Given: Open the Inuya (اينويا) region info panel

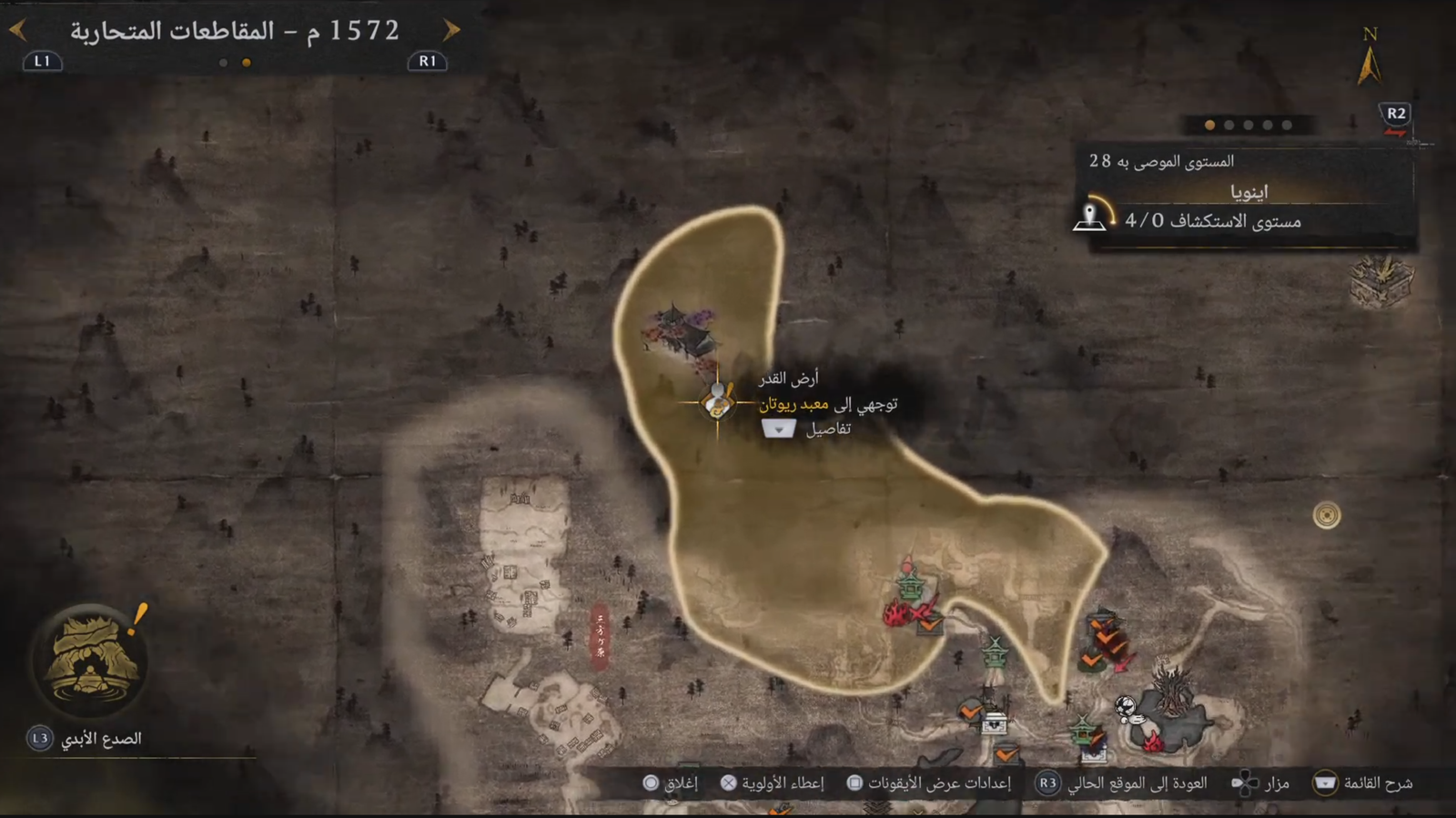Looking at the screenshot, I should pos(1247,193).
